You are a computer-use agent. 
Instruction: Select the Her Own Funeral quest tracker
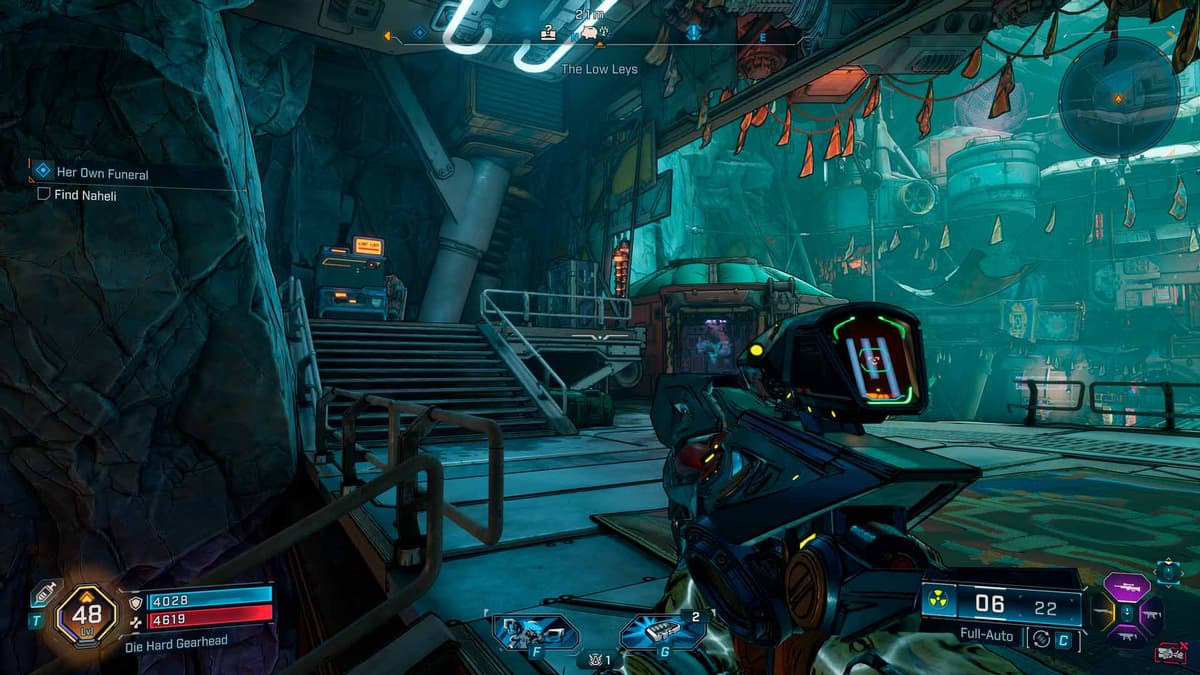102,174
